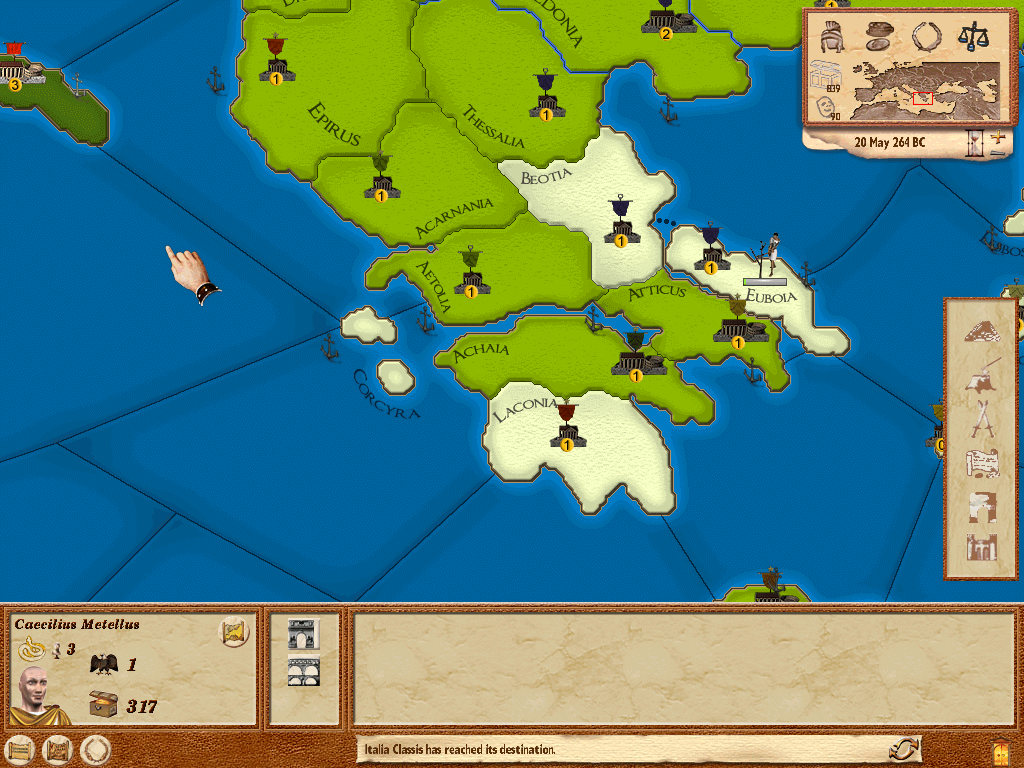
Task: Open the door exit icon in corner
Action: [1000, 749]
